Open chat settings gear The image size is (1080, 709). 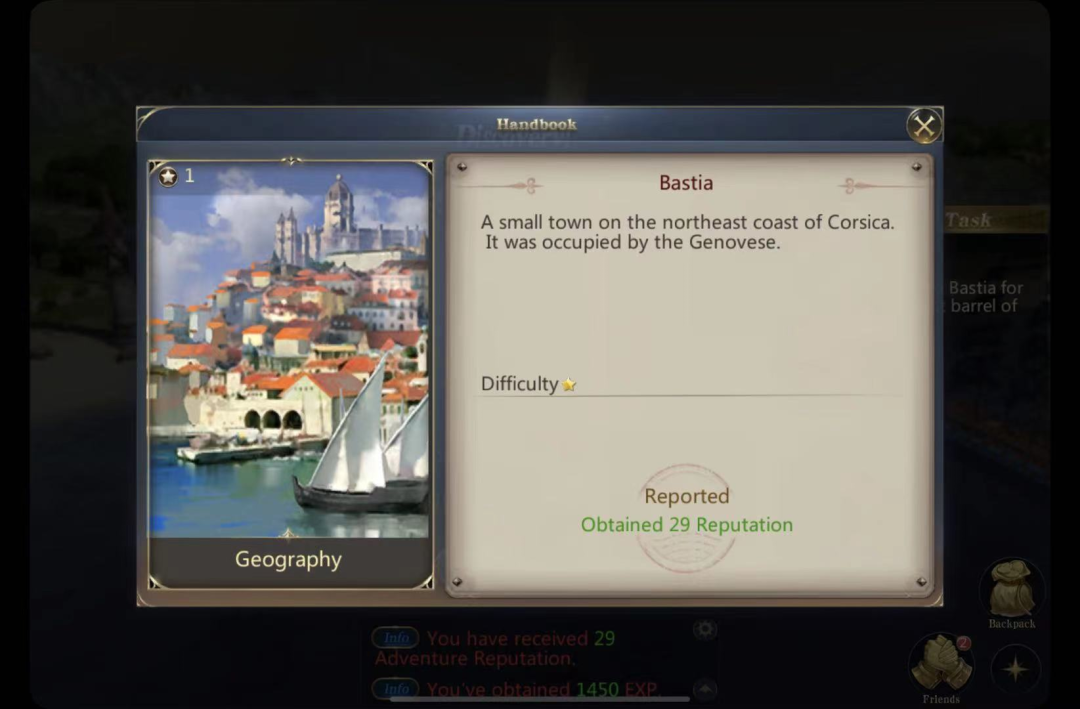click(705, 629)
